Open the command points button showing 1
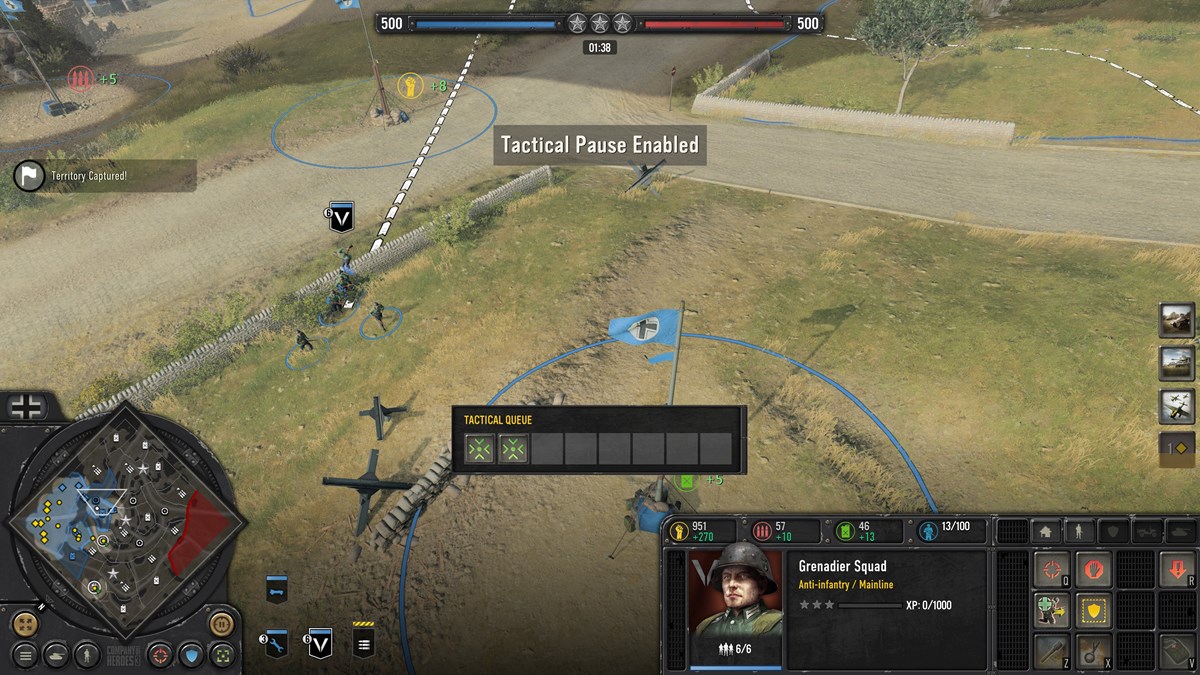The height and width of the screenshot is (675, 1200). tap(1177, 448)
